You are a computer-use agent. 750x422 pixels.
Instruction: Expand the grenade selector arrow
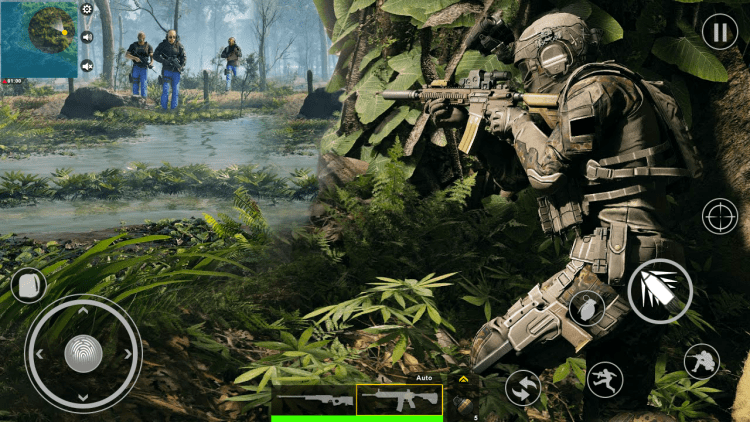click(x=463, y=380)
